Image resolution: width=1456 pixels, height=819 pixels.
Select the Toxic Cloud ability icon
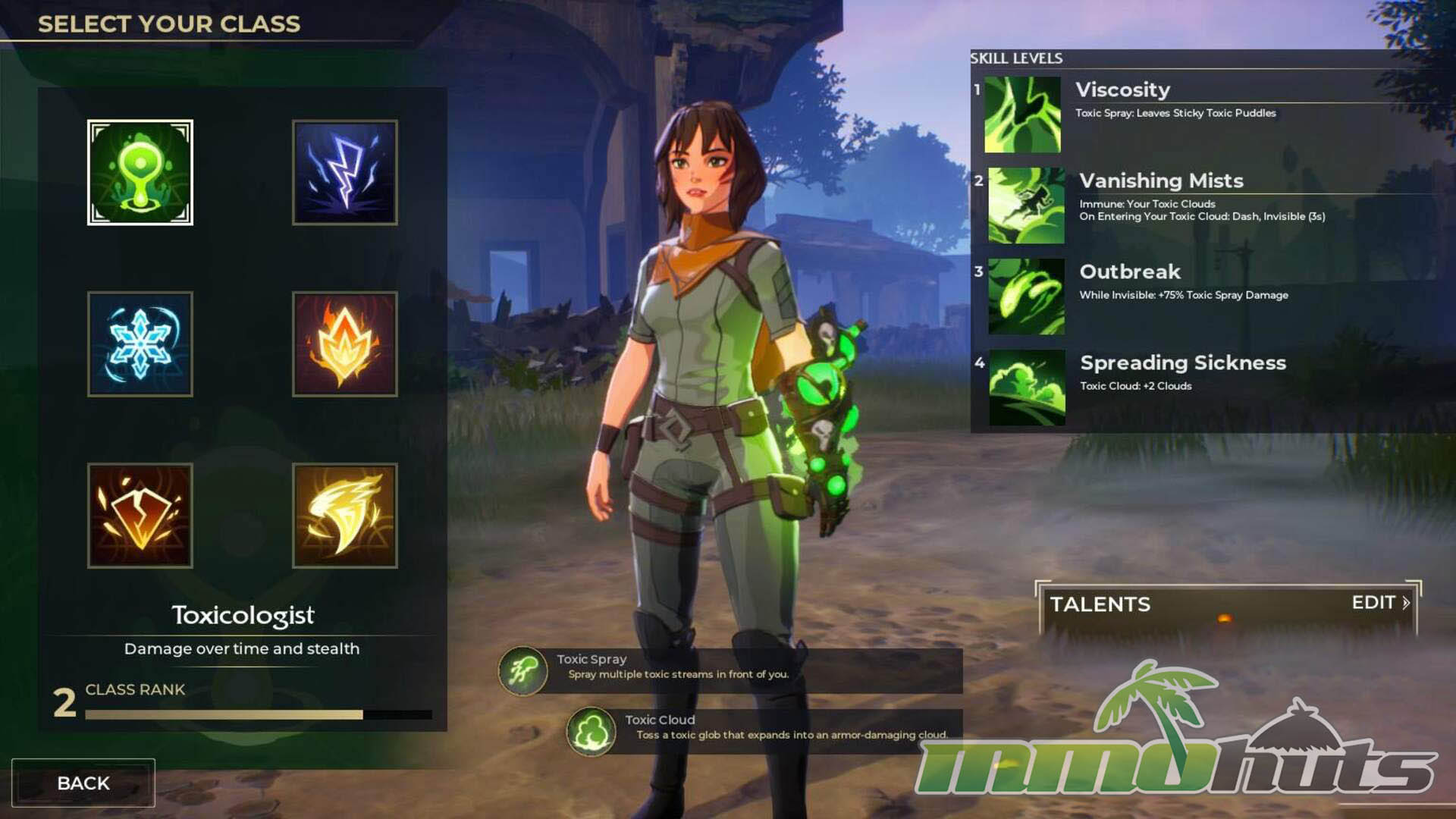coord(591,732)
